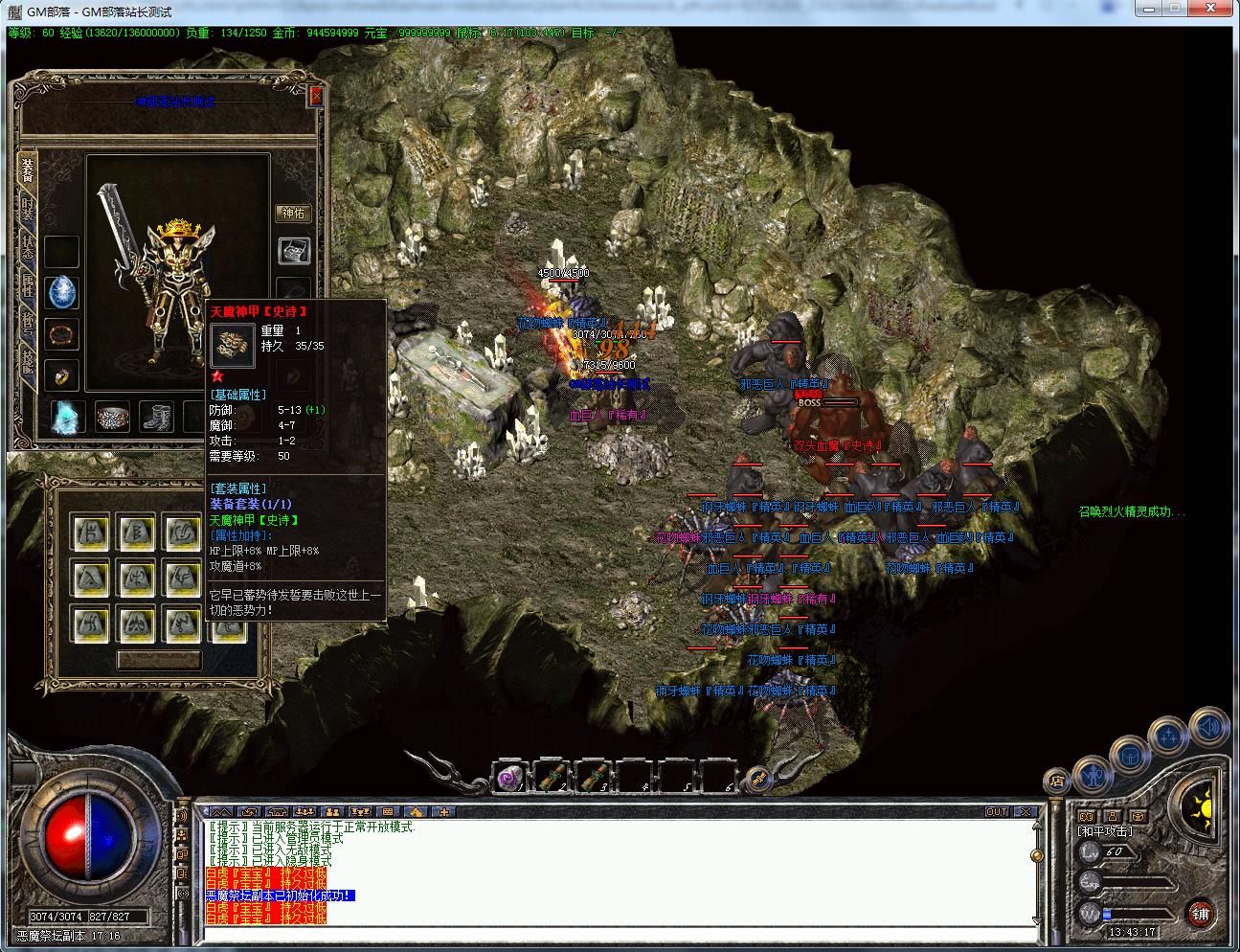Select the boots equipment slot
The image size is (1240, 952).
pos(156,417)
